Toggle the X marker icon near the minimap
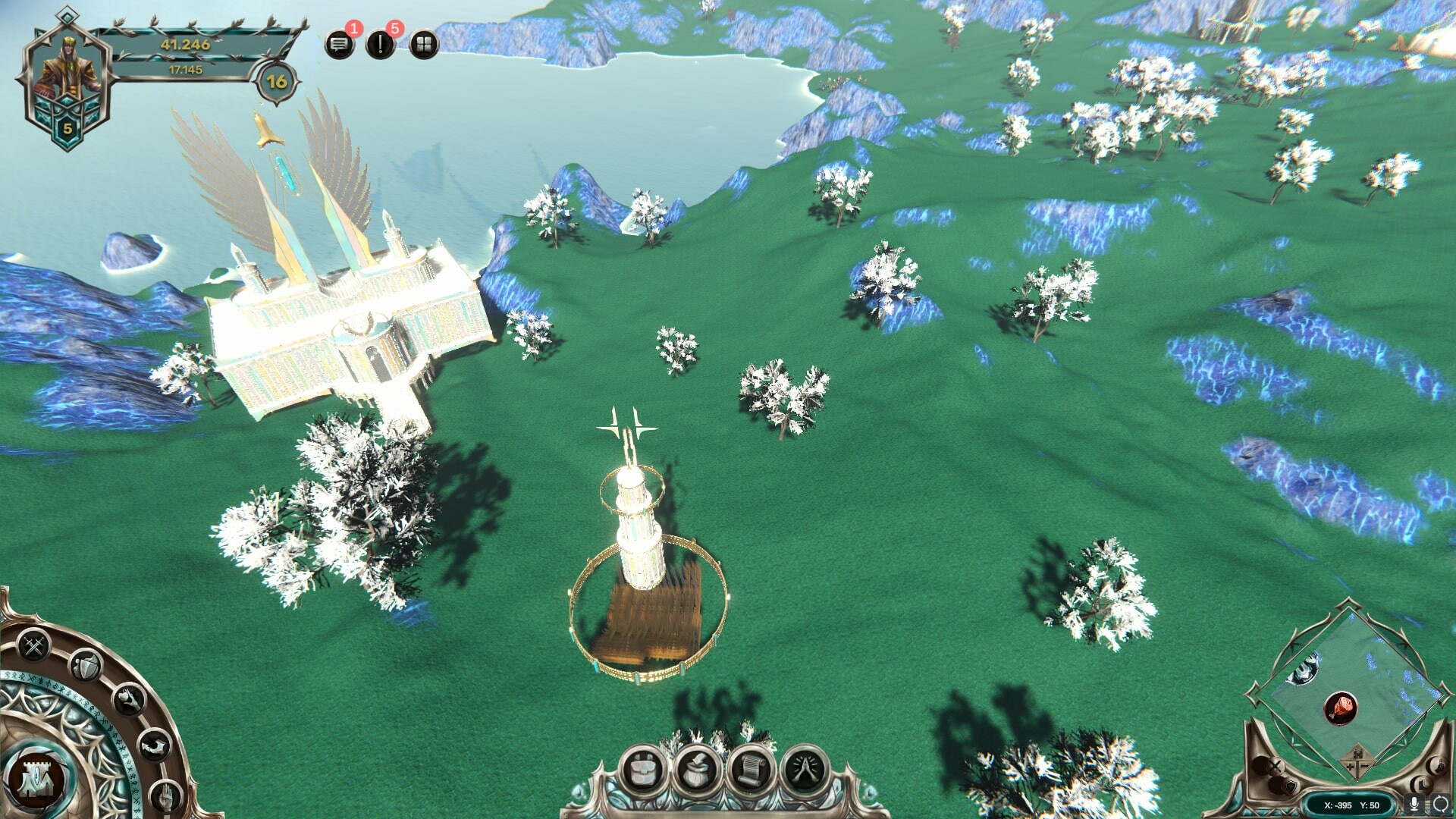The height and width of the screenshot is (819, 1456). click(x=1274, y=767)
